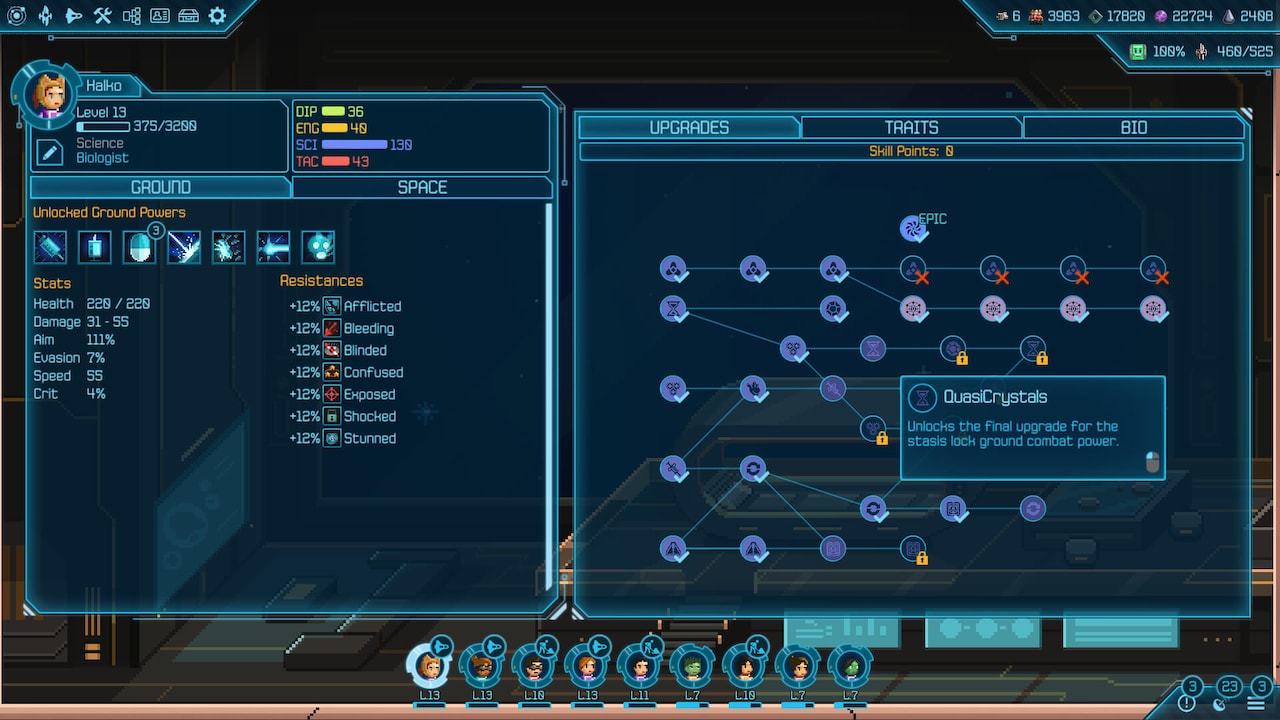The height and width of the screenshot is (720, 1280).
Task: Switch to the TRAITS tab
Action: (x=910, y=127)
